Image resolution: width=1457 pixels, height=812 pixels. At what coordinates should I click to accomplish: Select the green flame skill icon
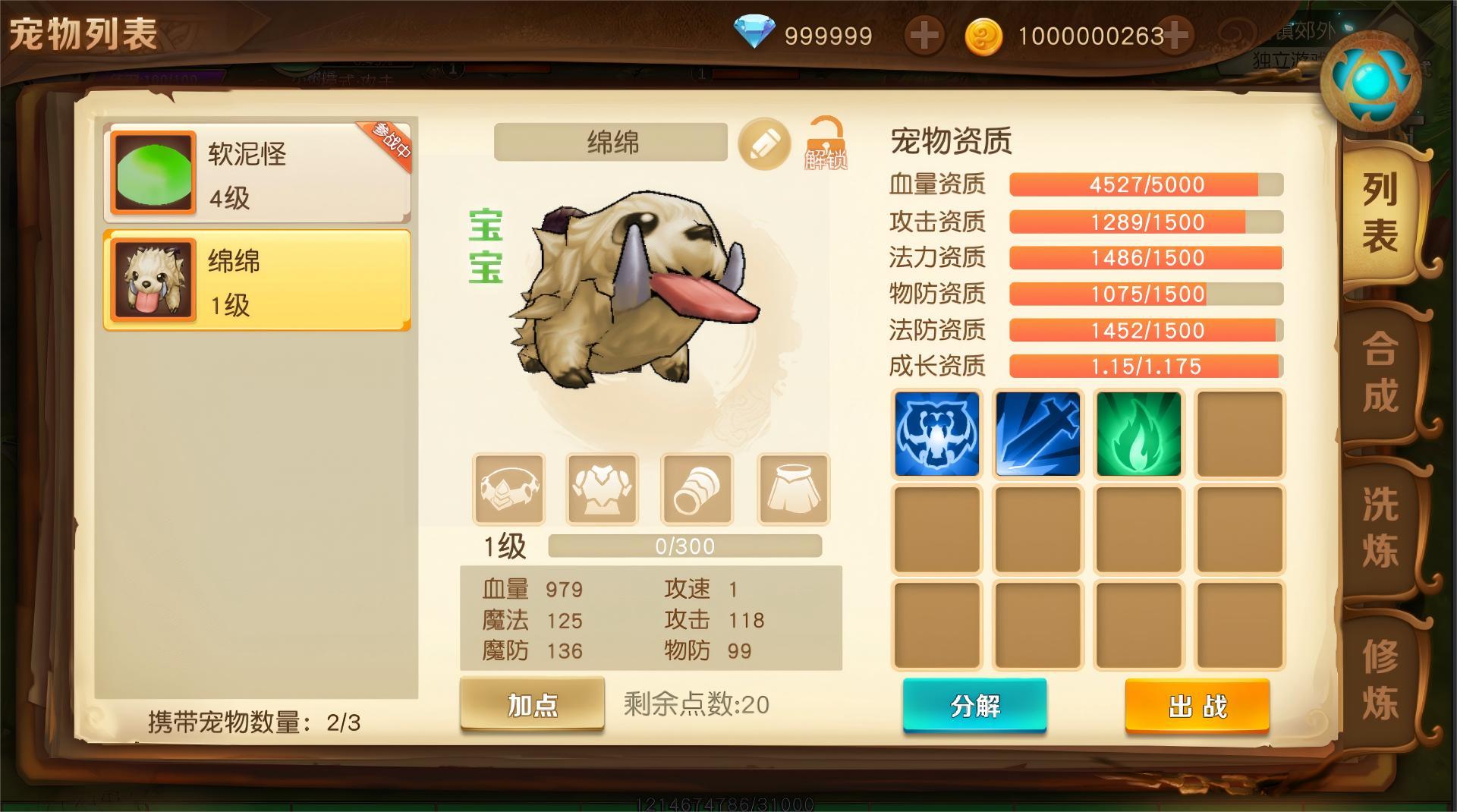click(x=1138, y=434)
